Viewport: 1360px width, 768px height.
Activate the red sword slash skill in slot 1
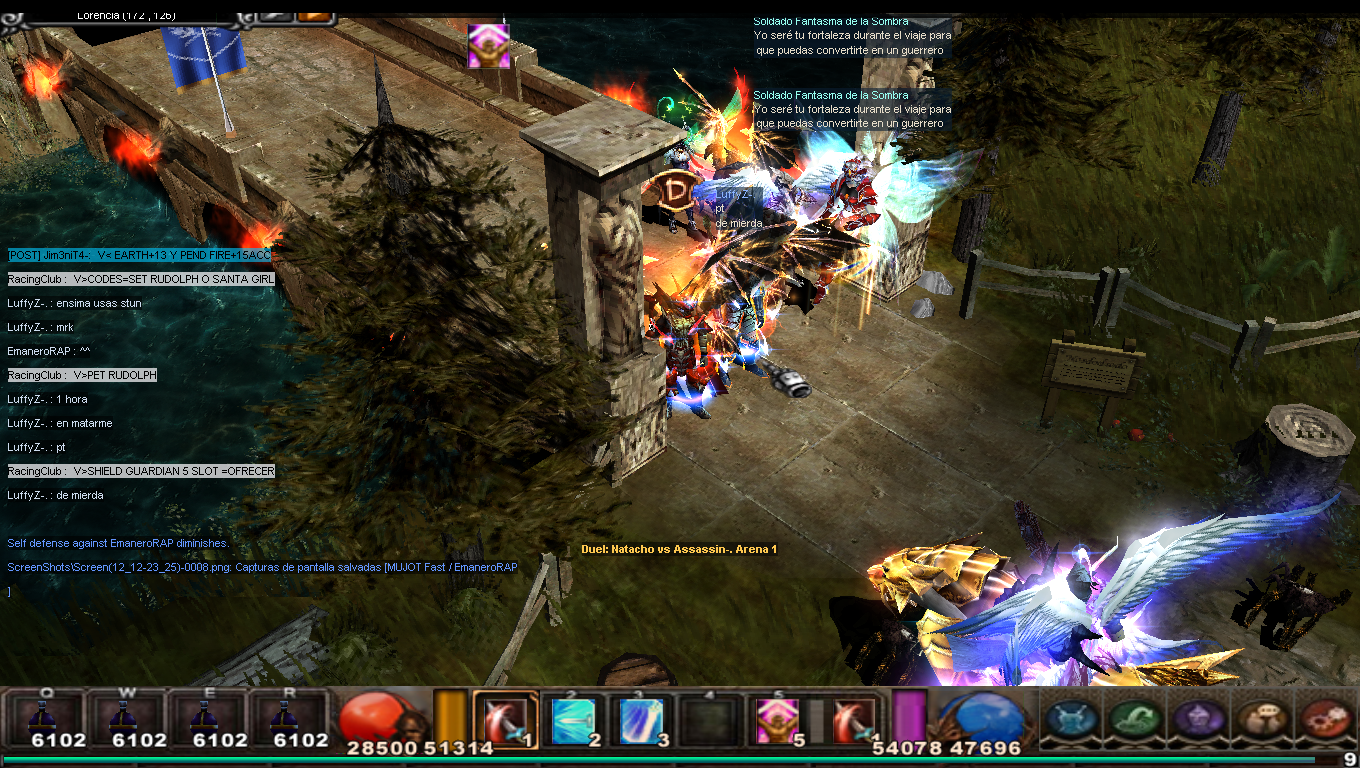coord(505,720)
